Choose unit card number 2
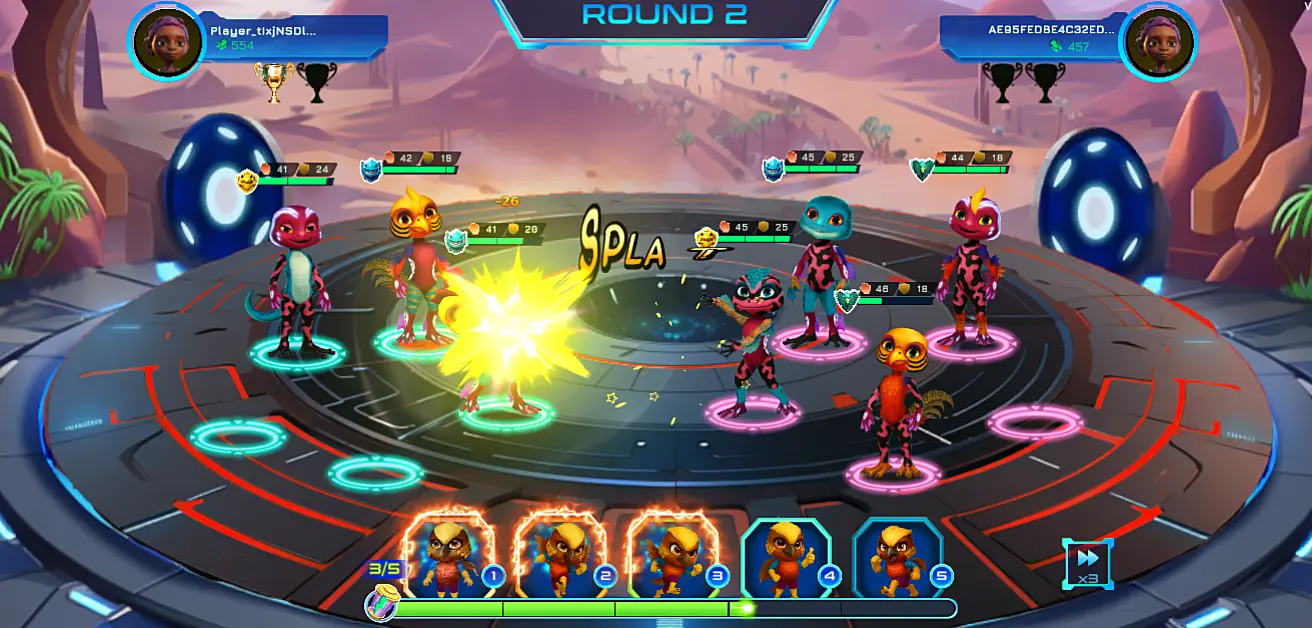The height and width of the screenshot is (628, 1312). tap(560, 556)
